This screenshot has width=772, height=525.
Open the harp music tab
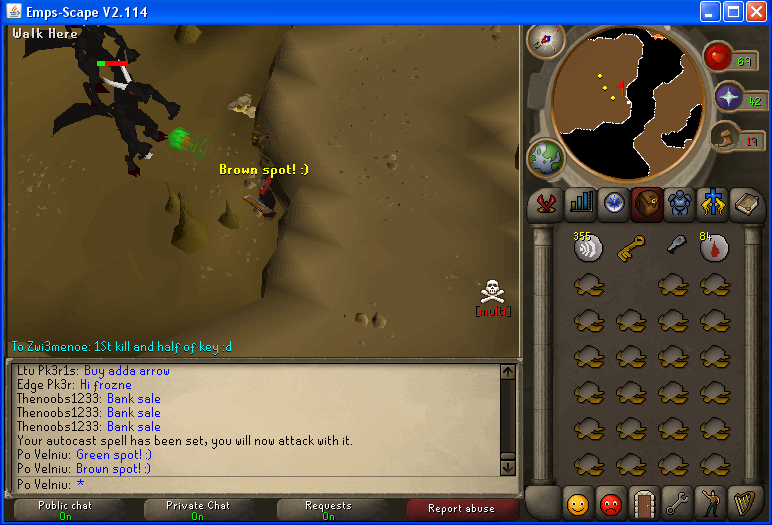coord(747,501)
